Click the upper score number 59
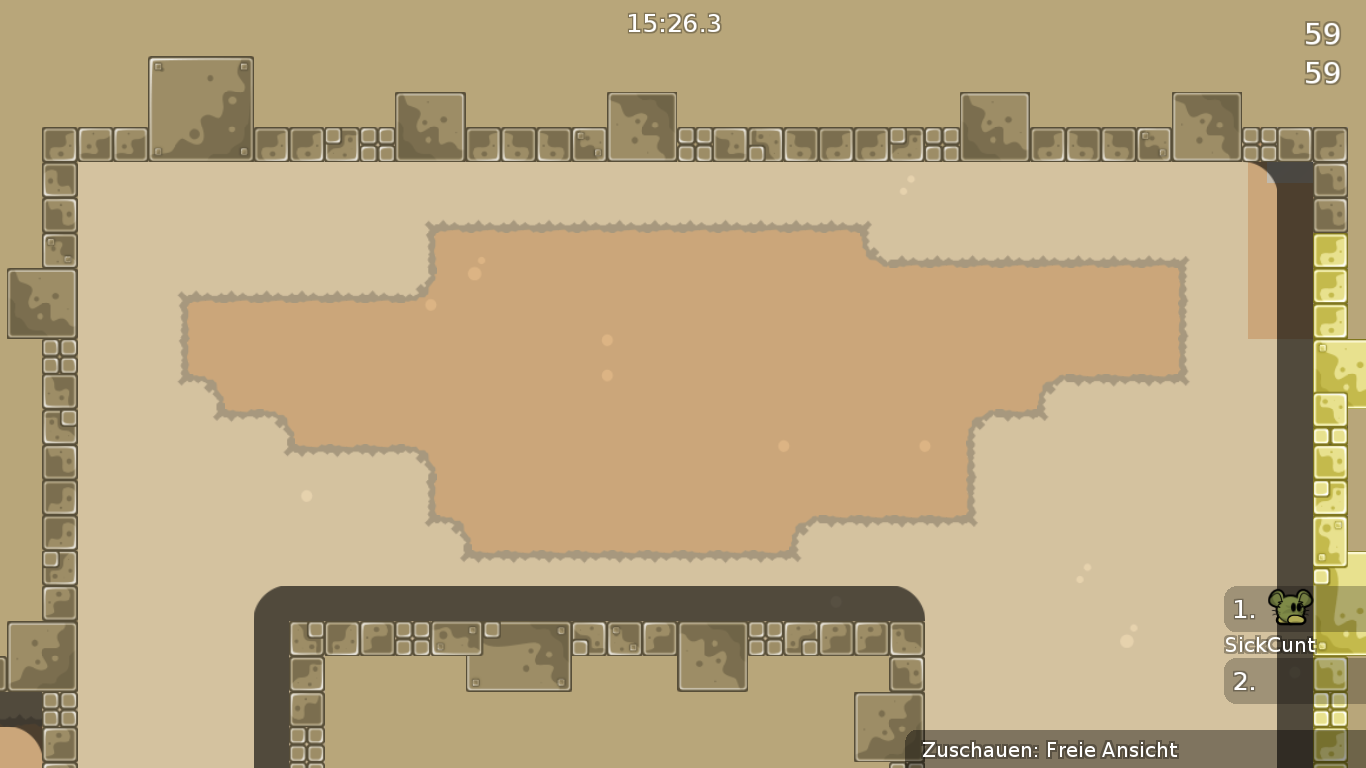Screen dimensions: 1366x768 1322,35
